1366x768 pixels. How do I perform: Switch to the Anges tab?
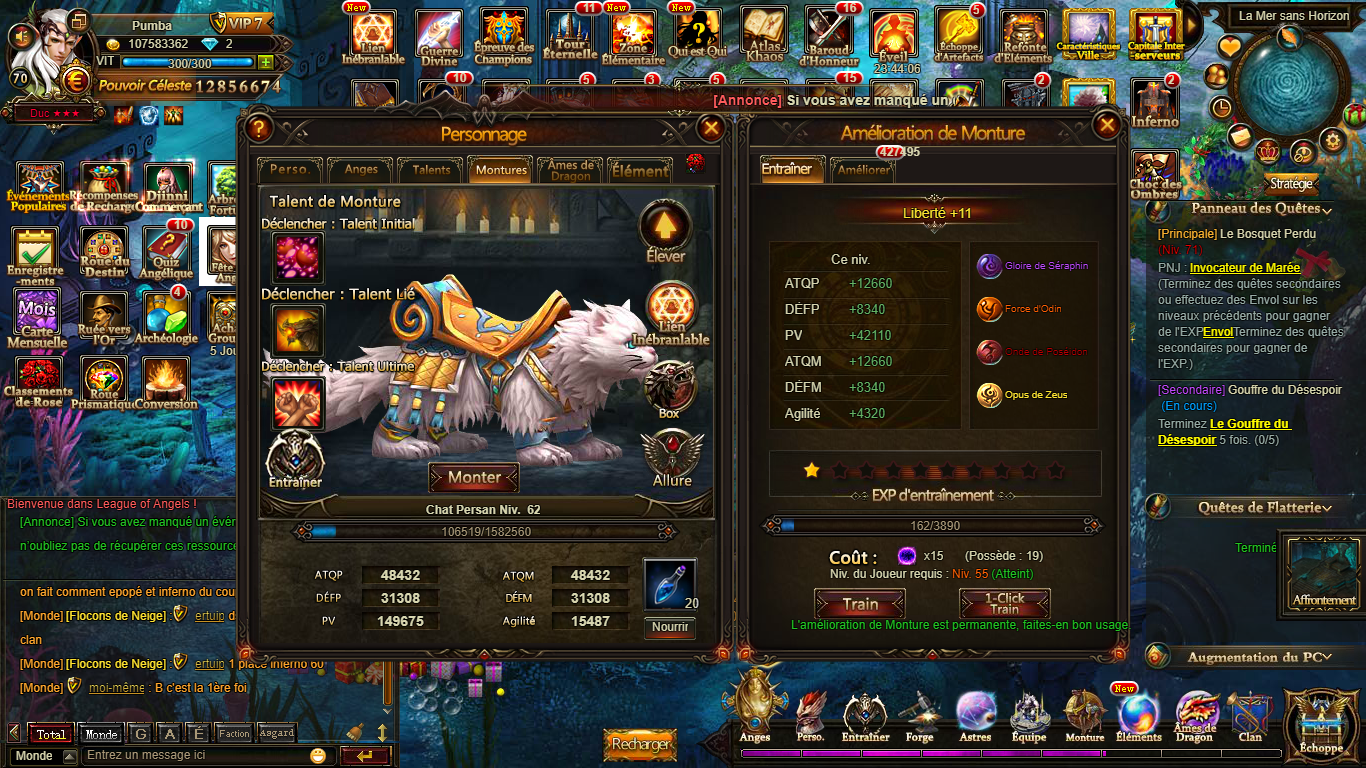[x=360, y=170]
